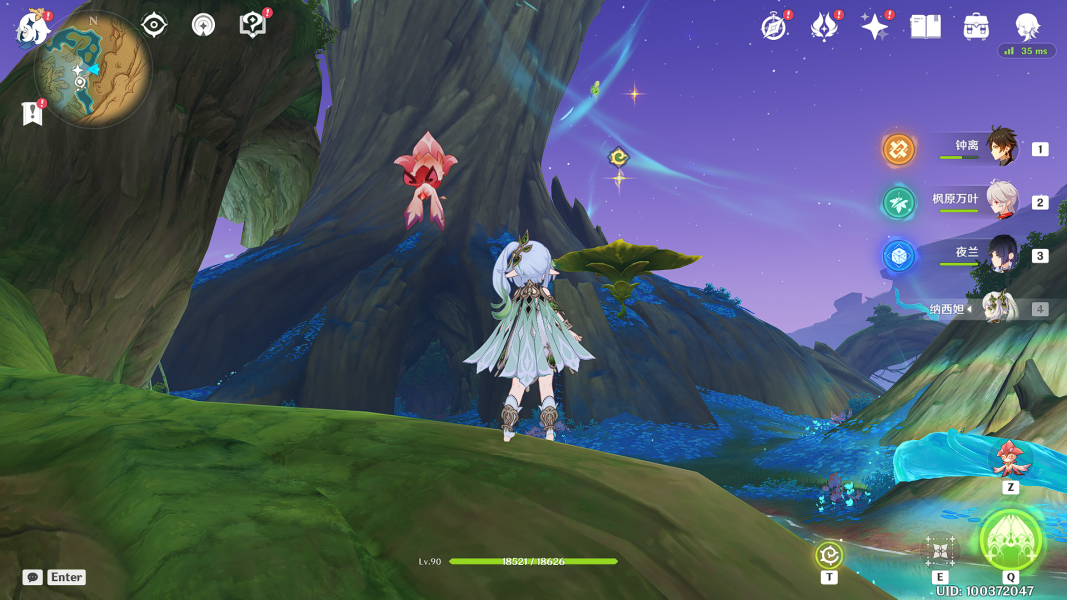Open the chat box
This screenshot has width=1067, height=600.
[x=33, y=577]
